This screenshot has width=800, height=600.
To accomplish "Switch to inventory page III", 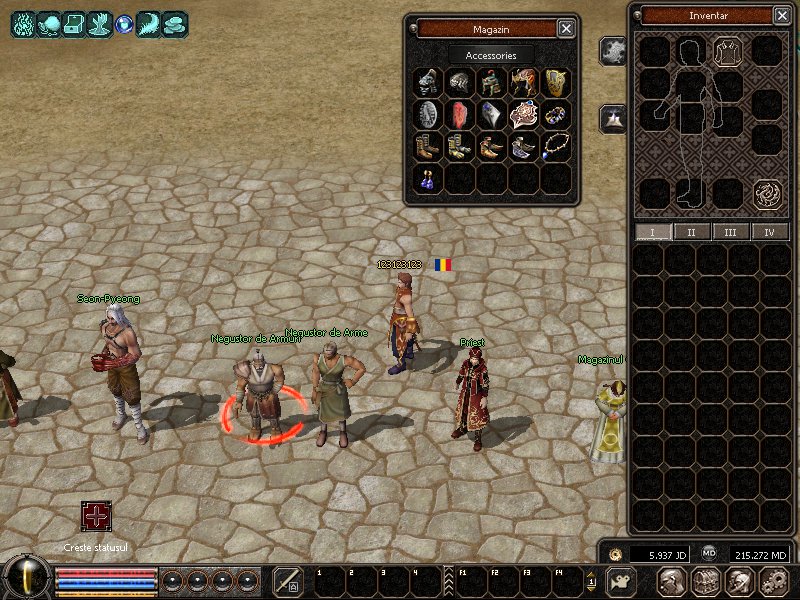I will (730, 232).
